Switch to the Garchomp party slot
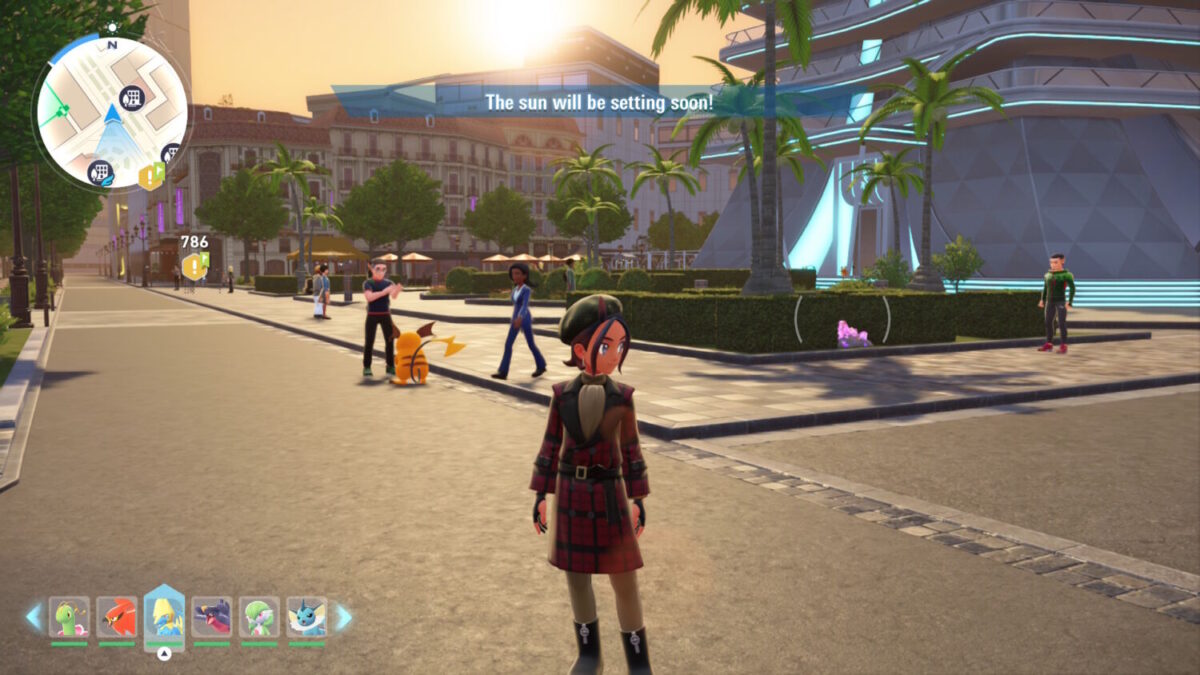The height and width of the screenshot is (675, 1200). [x=212, y=617]
